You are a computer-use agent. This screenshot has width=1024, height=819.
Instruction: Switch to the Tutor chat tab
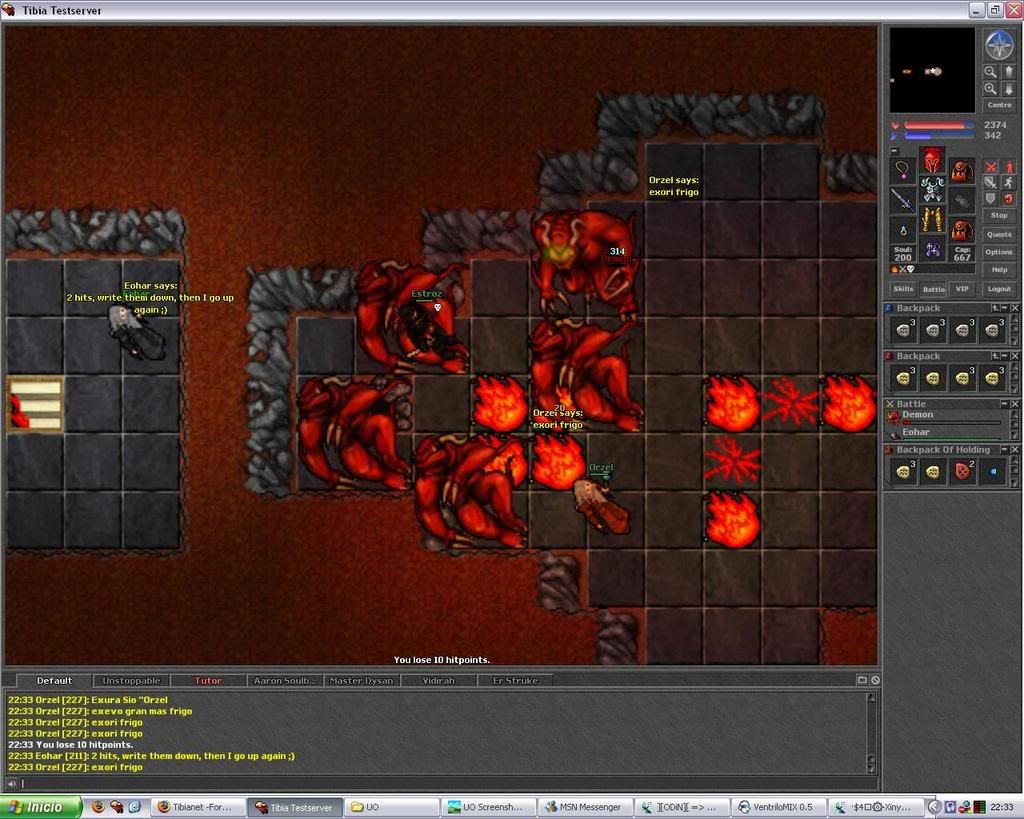(x=208, y=681)
